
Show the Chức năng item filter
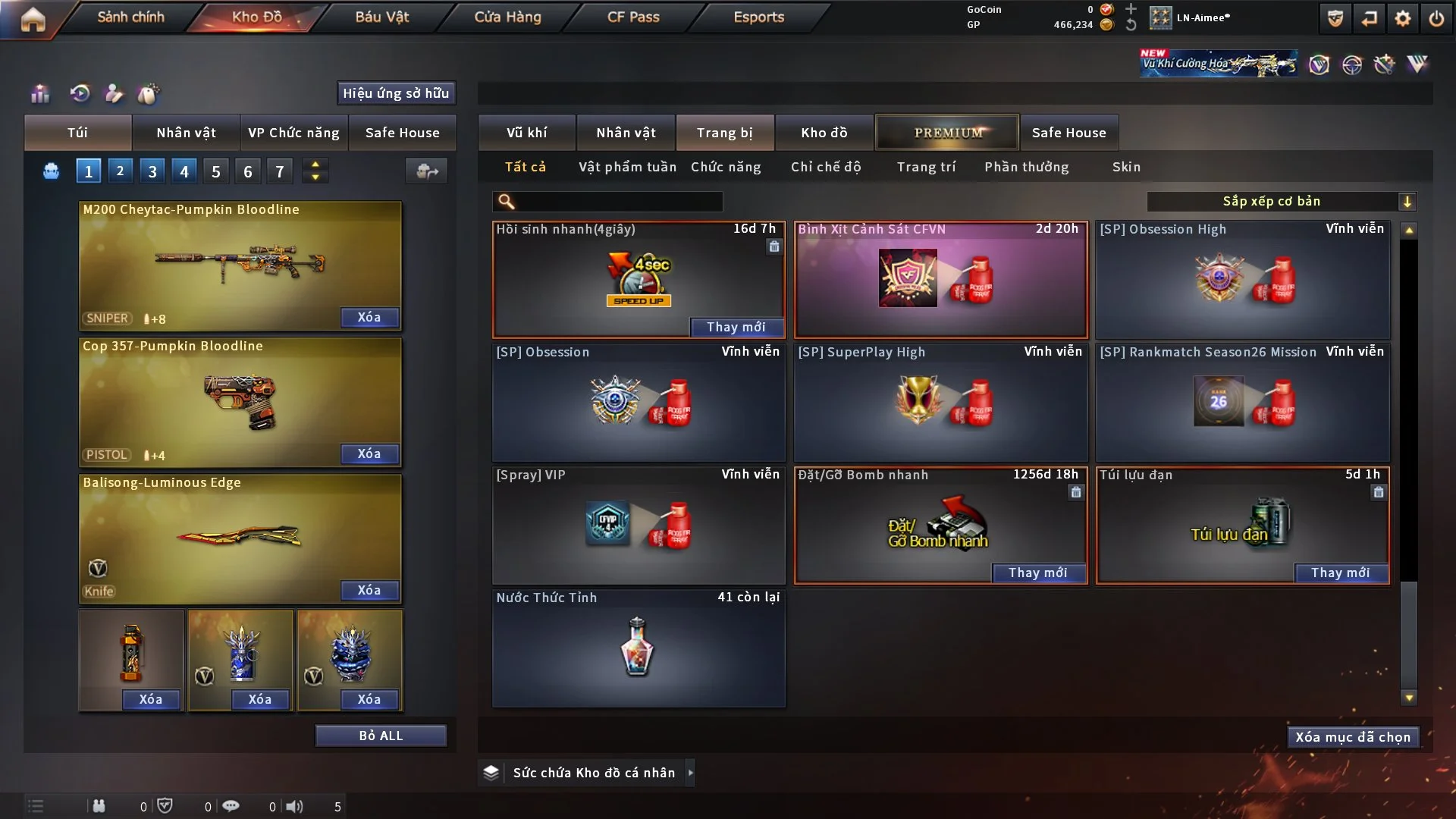tap(726, 167)
